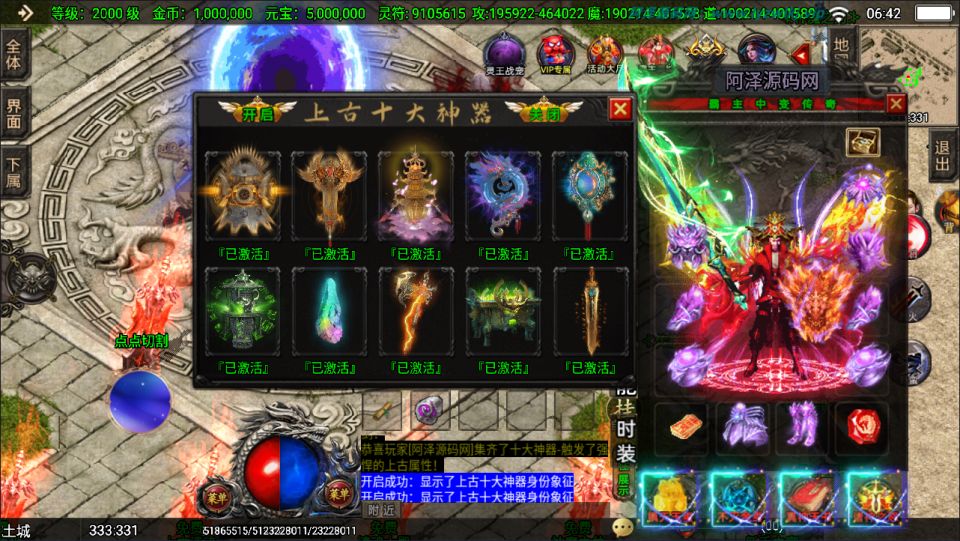Image resolution: width=960 pixels, height=541 pixels.
Task: Open the 下属 side menu
Action: coord(14,172)
